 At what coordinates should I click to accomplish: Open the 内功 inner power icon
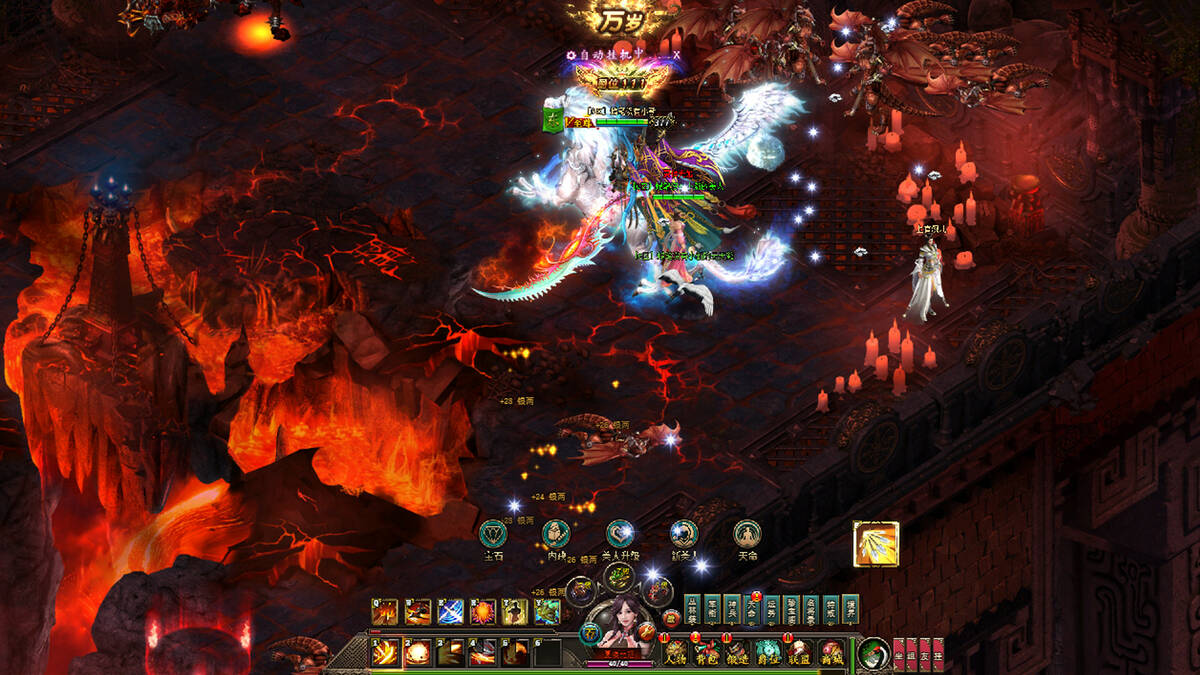click(x=556, y=534)
